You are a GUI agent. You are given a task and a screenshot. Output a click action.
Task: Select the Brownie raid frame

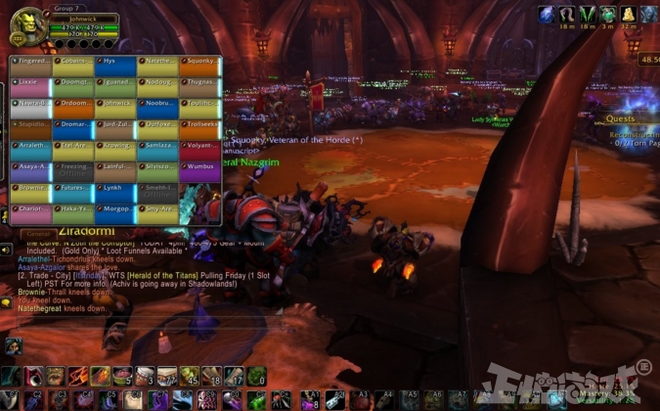tap(30, 191)
